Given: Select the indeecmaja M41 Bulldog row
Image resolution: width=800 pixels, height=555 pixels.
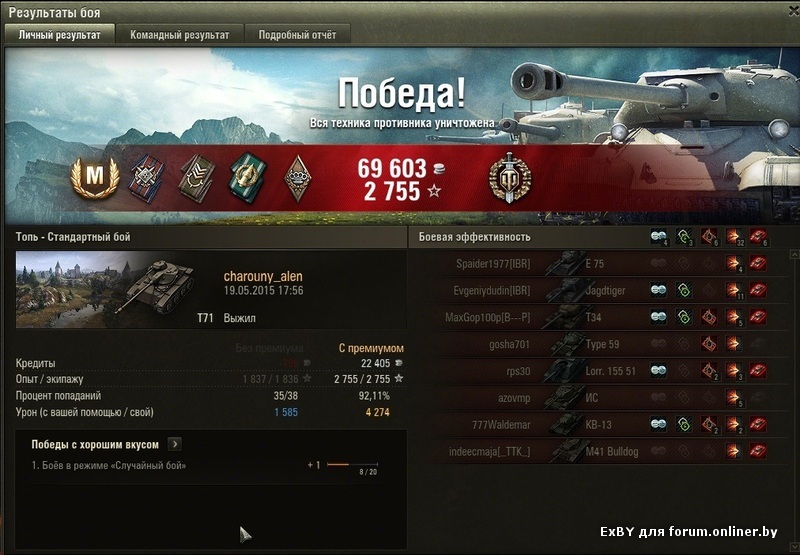Looking at the screenshot, I should [600, 450].
